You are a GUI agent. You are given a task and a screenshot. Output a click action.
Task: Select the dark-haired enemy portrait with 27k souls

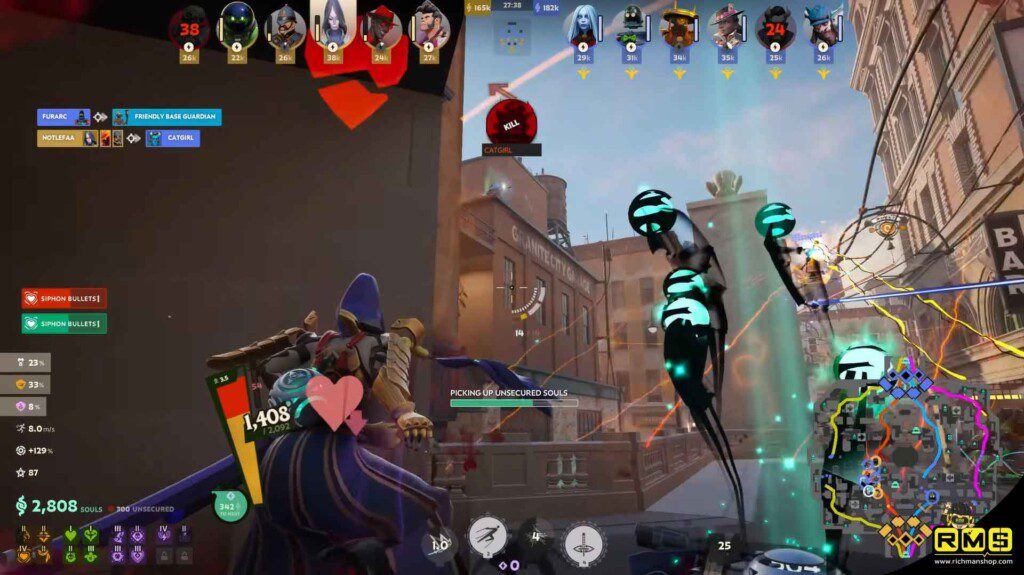click(x=430, y=27)
